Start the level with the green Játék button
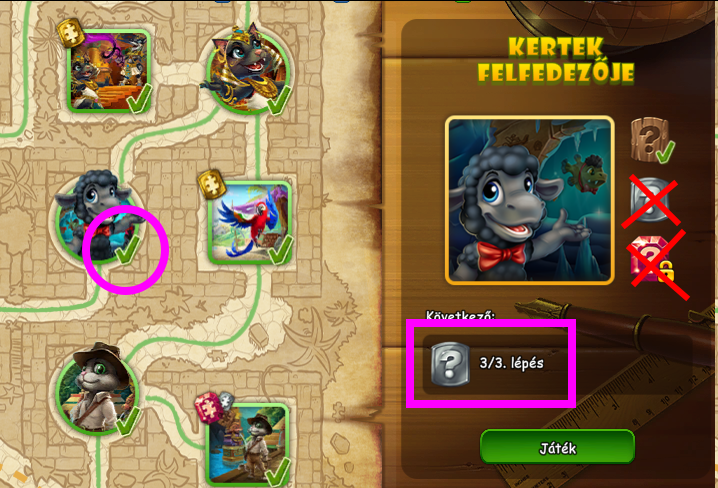718x488 pixels. coord(557,447)
